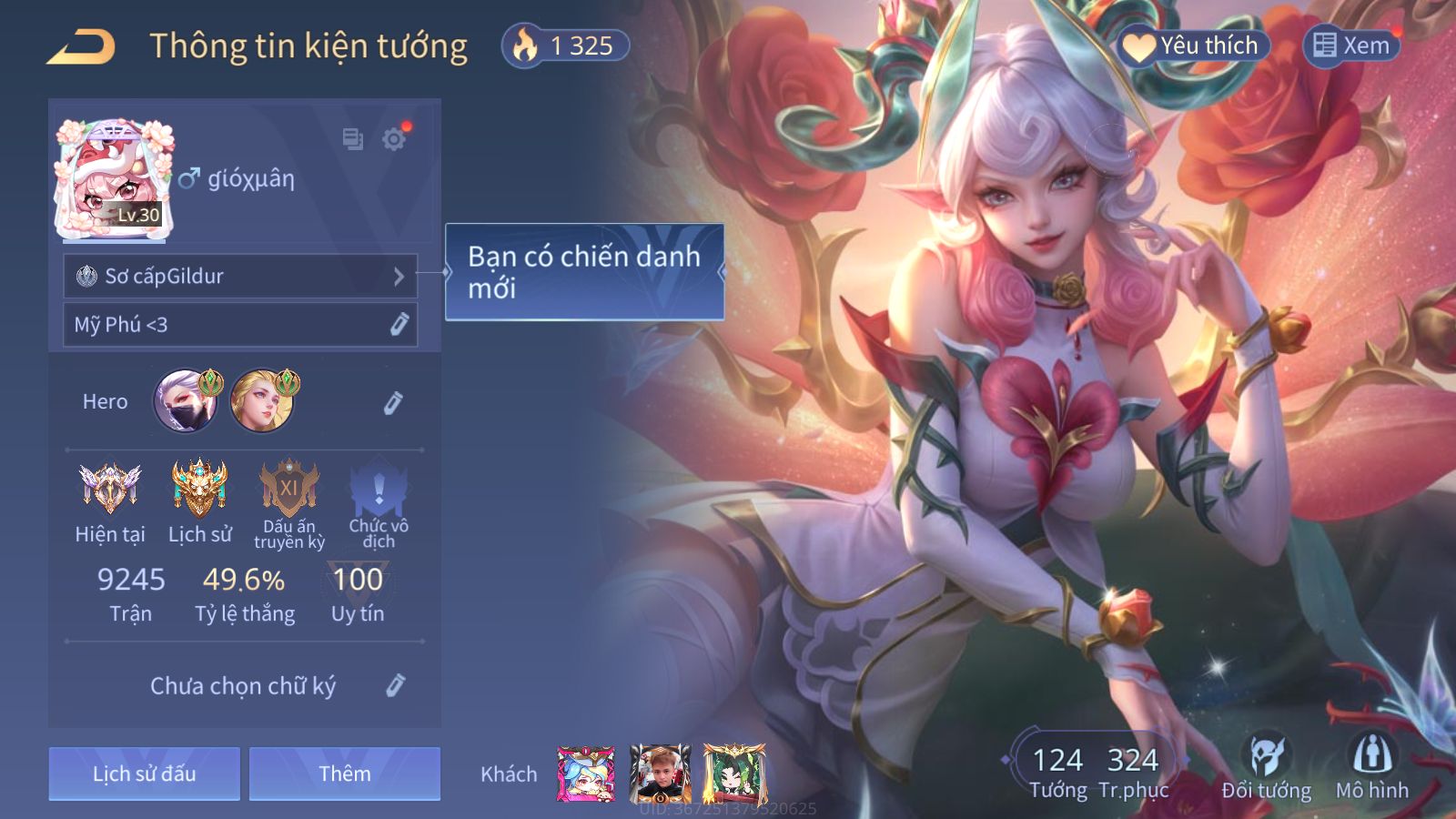
Task: Click the Thêm button
Action: pos(345,773)
